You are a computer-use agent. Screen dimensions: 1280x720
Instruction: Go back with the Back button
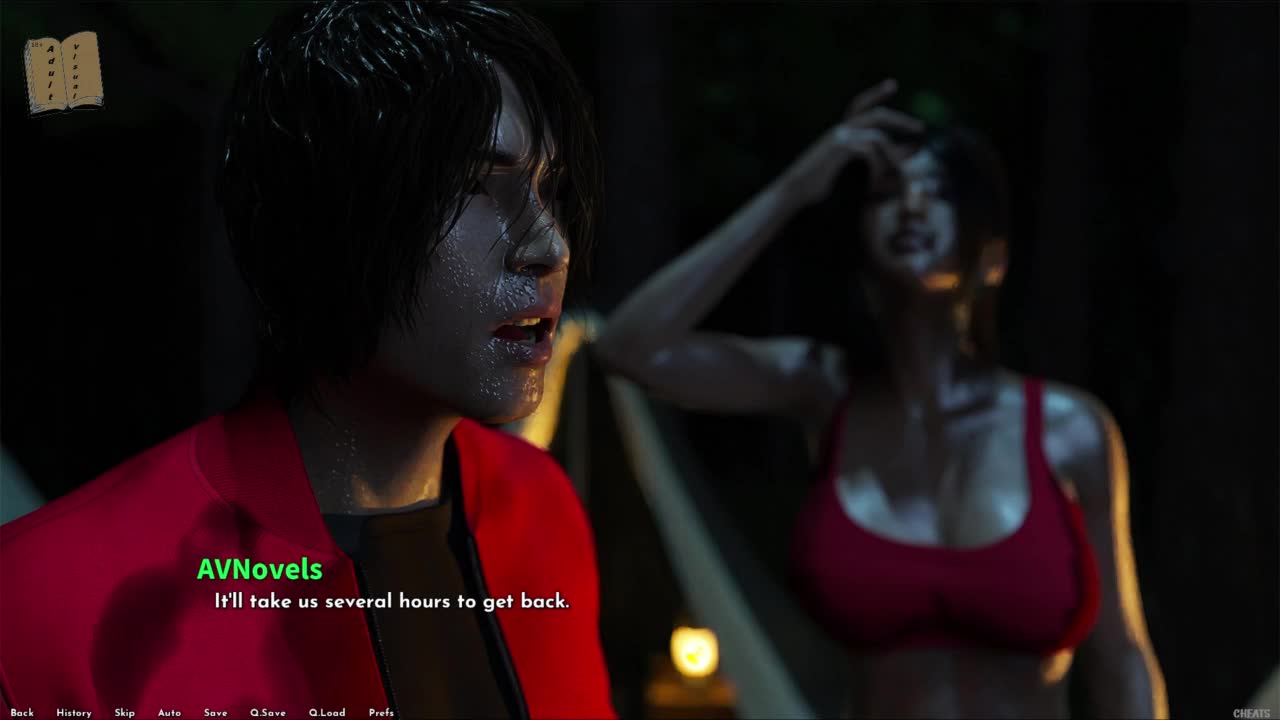pos(22,713)
